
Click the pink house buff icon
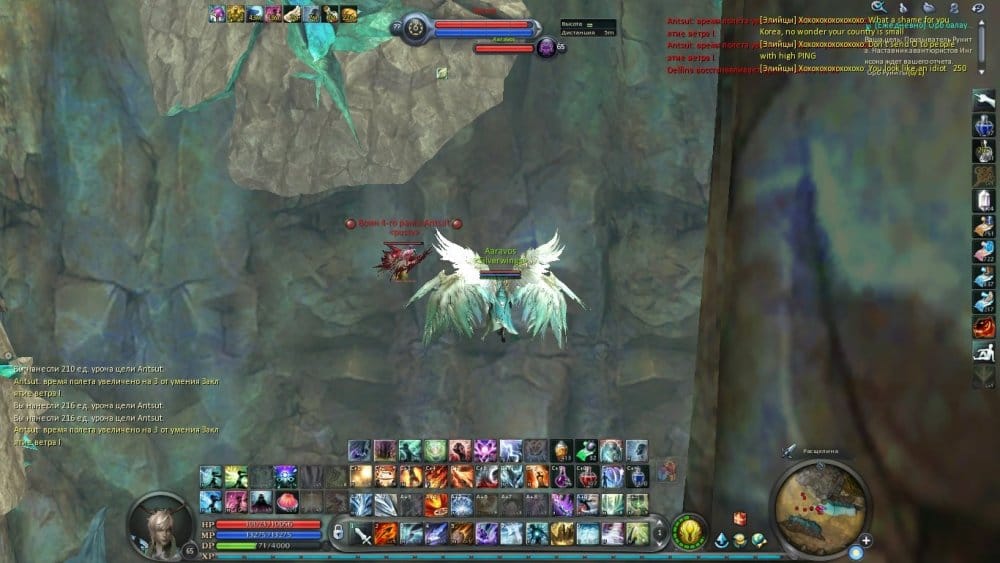point(217,13)
